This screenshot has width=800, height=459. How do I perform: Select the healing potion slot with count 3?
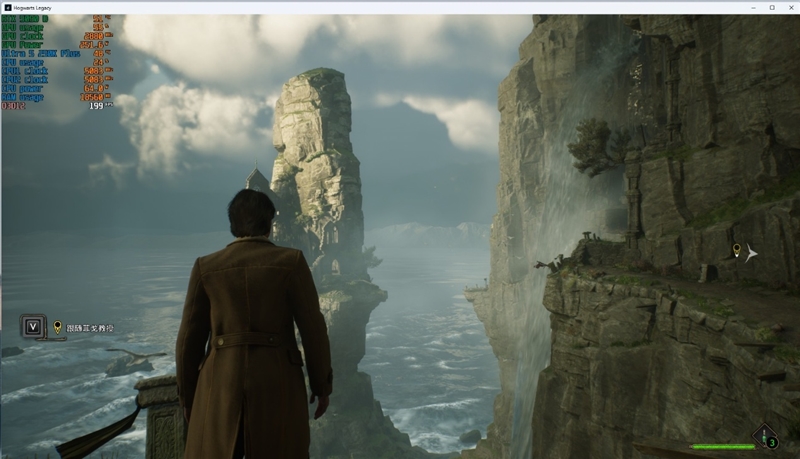point(766,438)
